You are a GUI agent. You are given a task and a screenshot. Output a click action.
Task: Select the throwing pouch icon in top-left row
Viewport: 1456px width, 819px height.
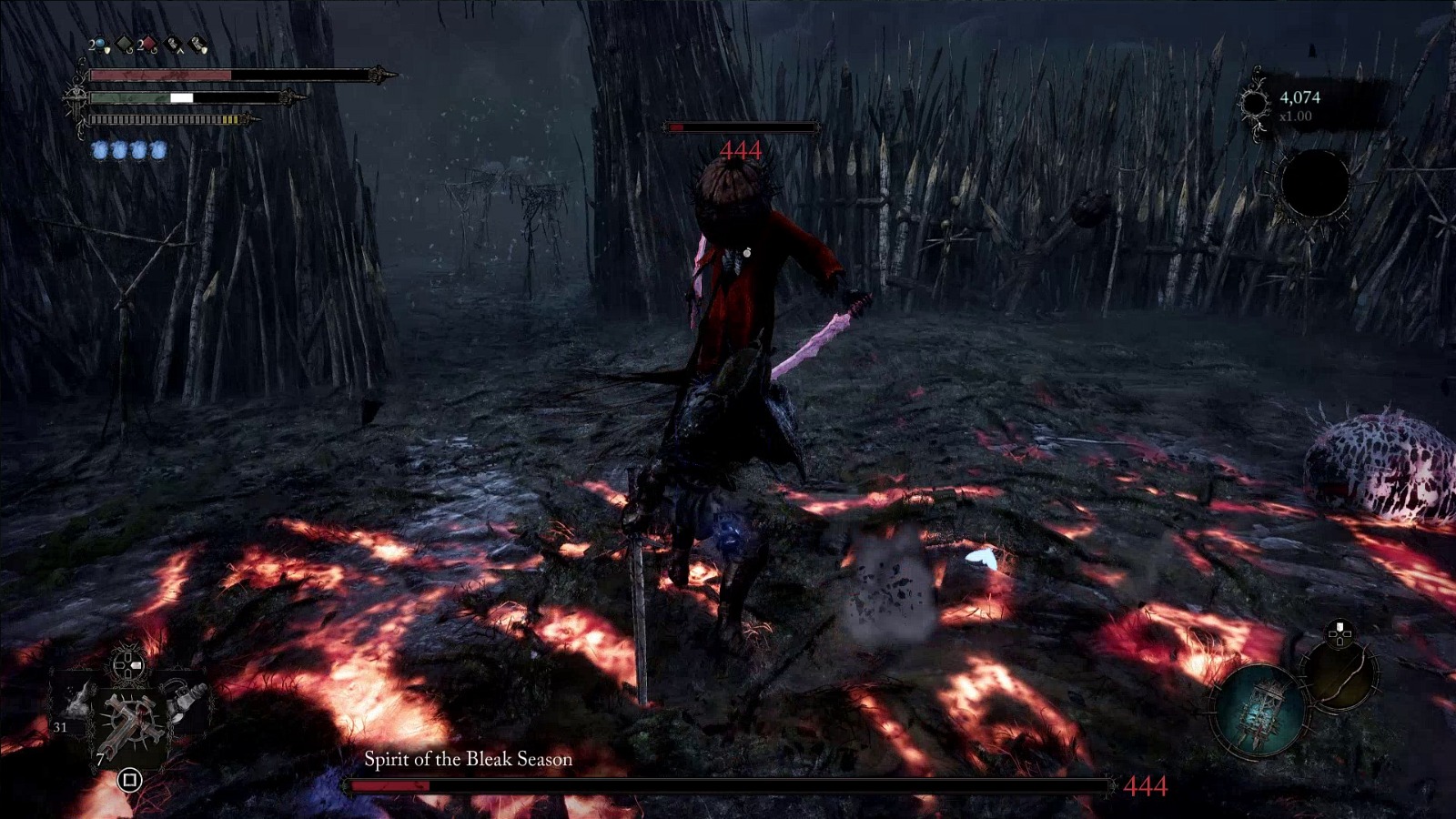[197, 43]
